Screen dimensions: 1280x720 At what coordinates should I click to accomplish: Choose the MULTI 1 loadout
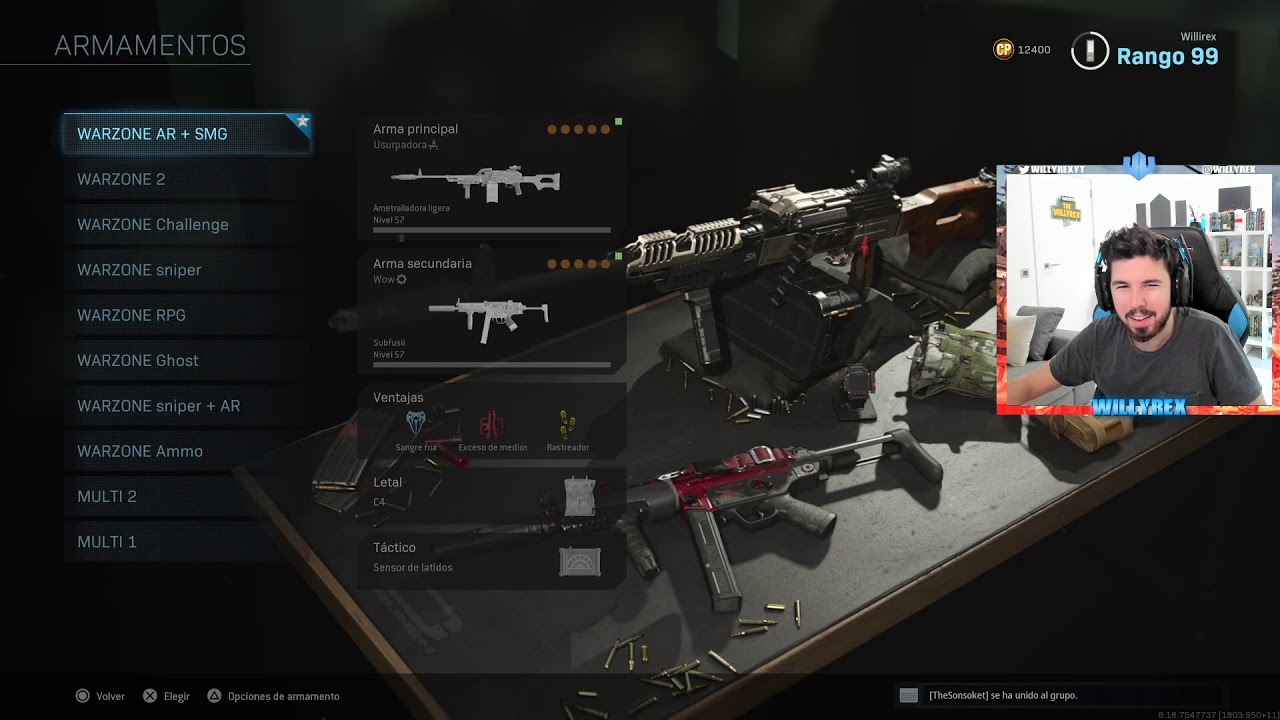(187, 541)
